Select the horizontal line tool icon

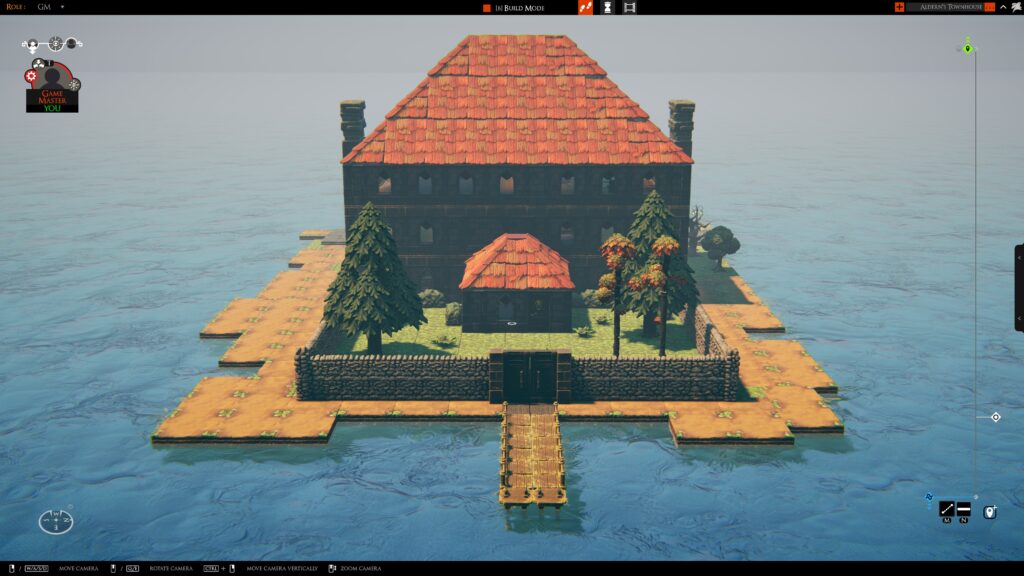963,509
